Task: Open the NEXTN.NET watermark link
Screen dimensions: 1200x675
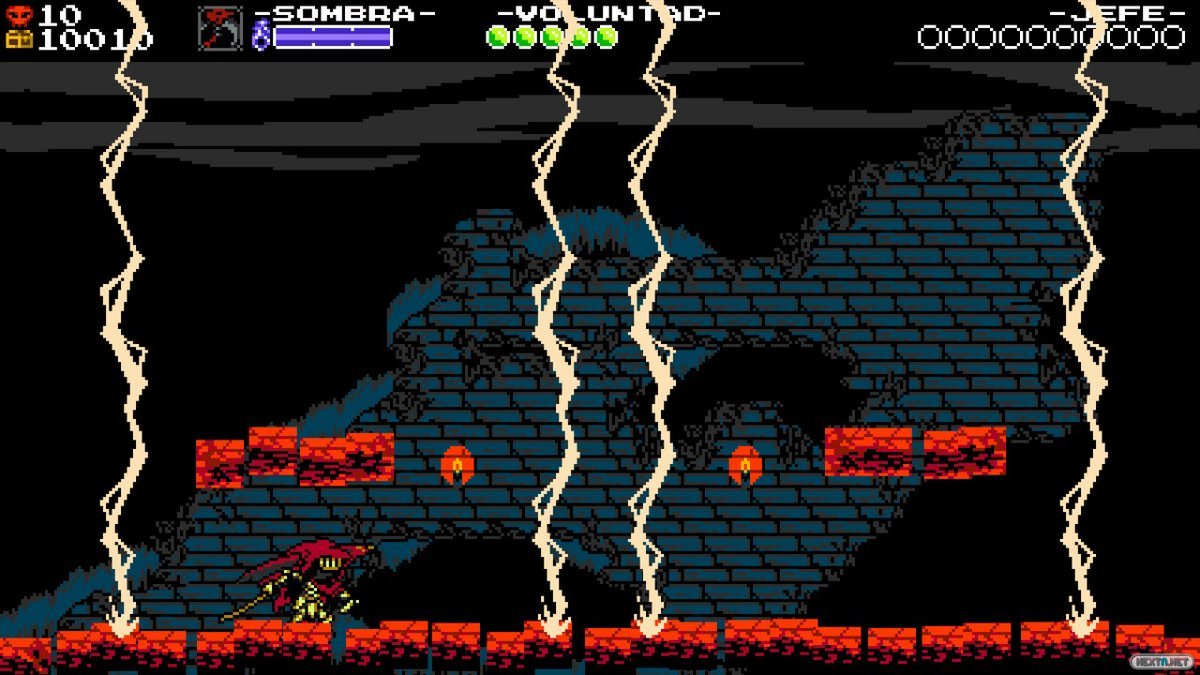Action: click(x=1161, y=661)
